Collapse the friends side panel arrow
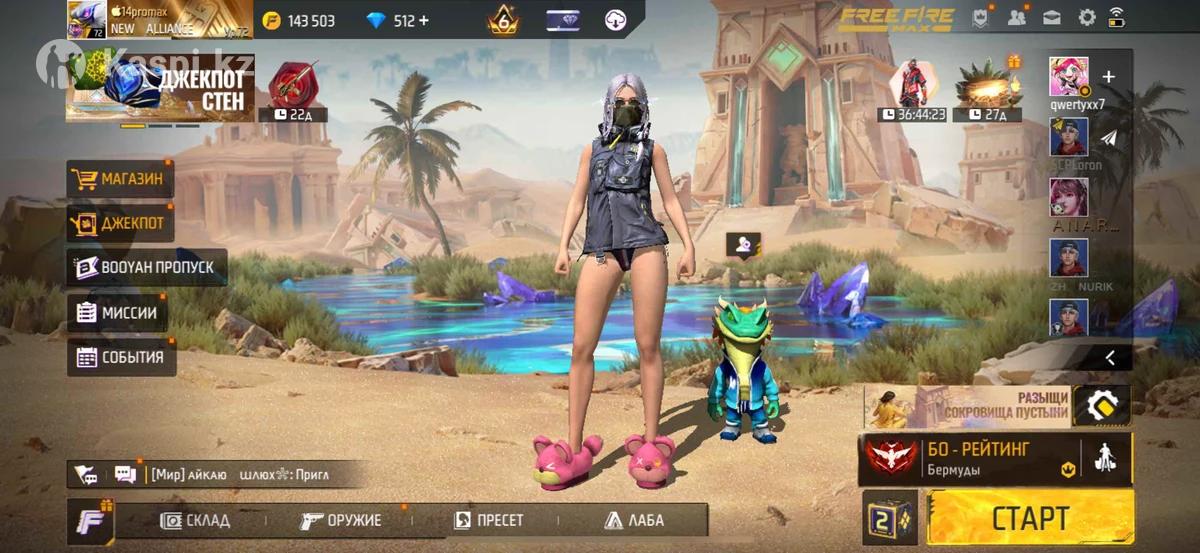 pyautogui.click(x=1110, y=357)
